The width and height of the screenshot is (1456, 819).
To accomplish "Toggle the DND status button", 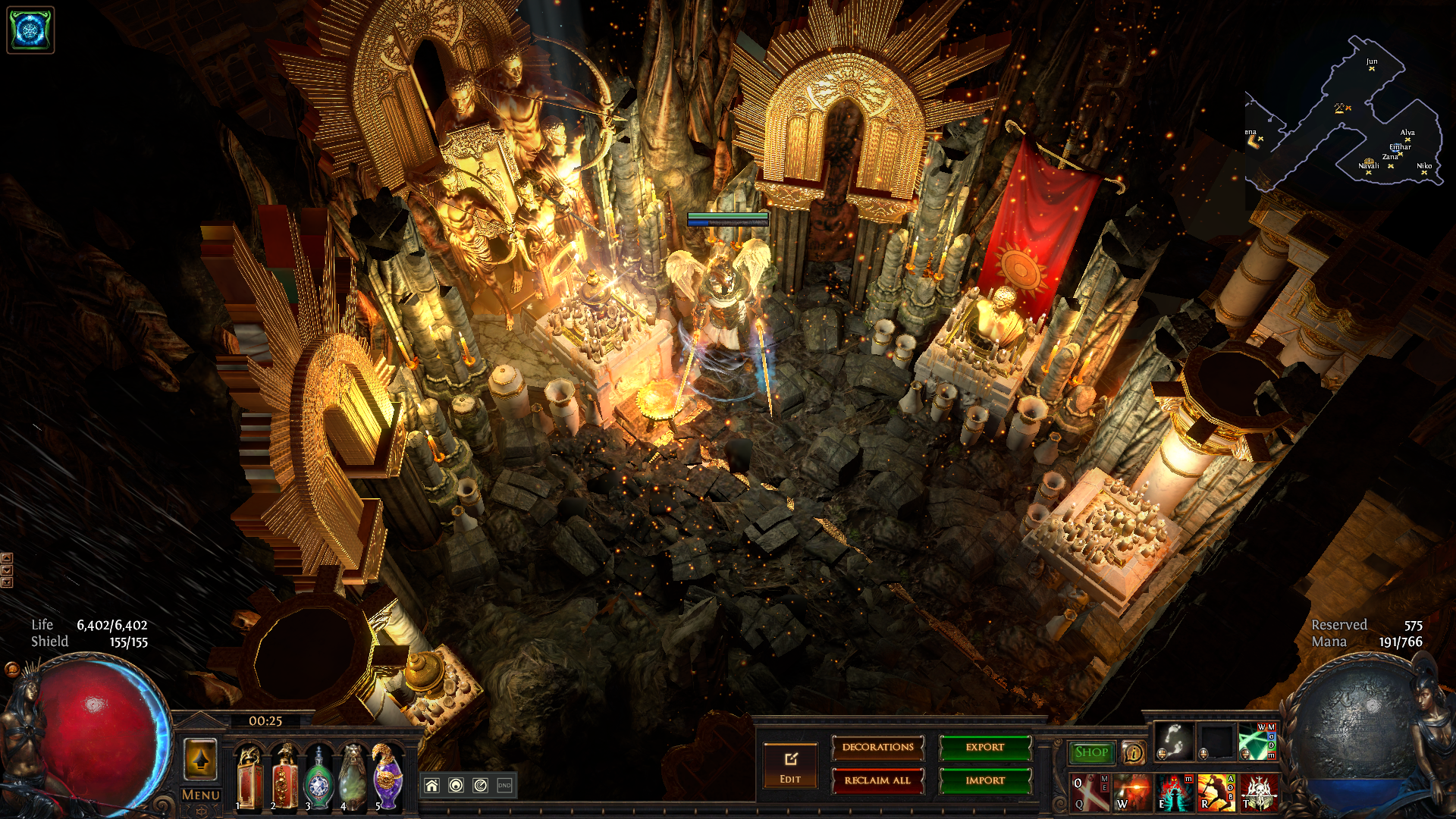I will click(504, 786).
